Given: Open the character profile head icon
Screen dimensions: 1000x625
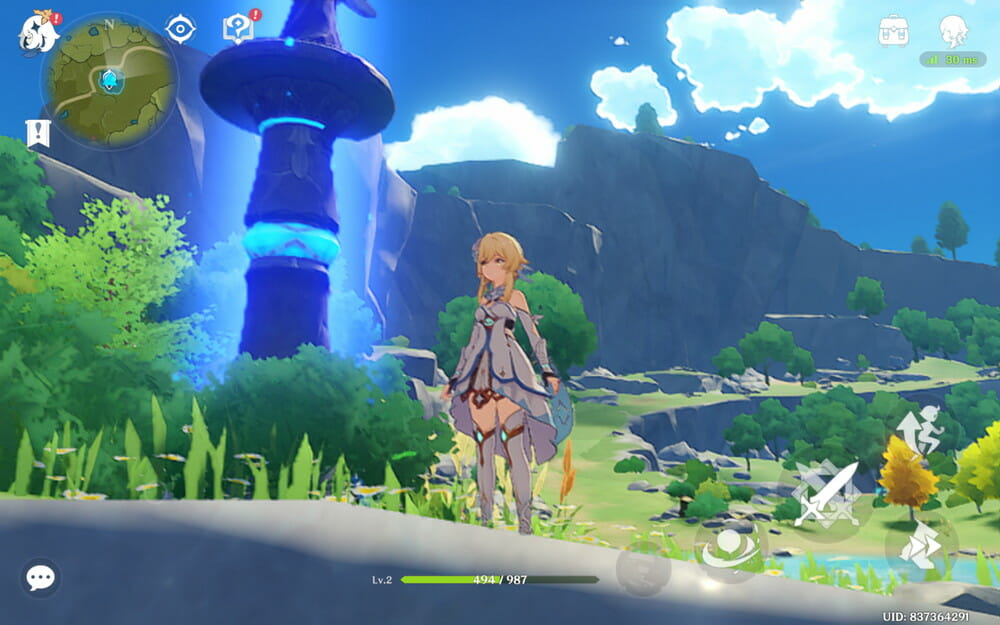Looking at the screenshot, I should [953, 31].
